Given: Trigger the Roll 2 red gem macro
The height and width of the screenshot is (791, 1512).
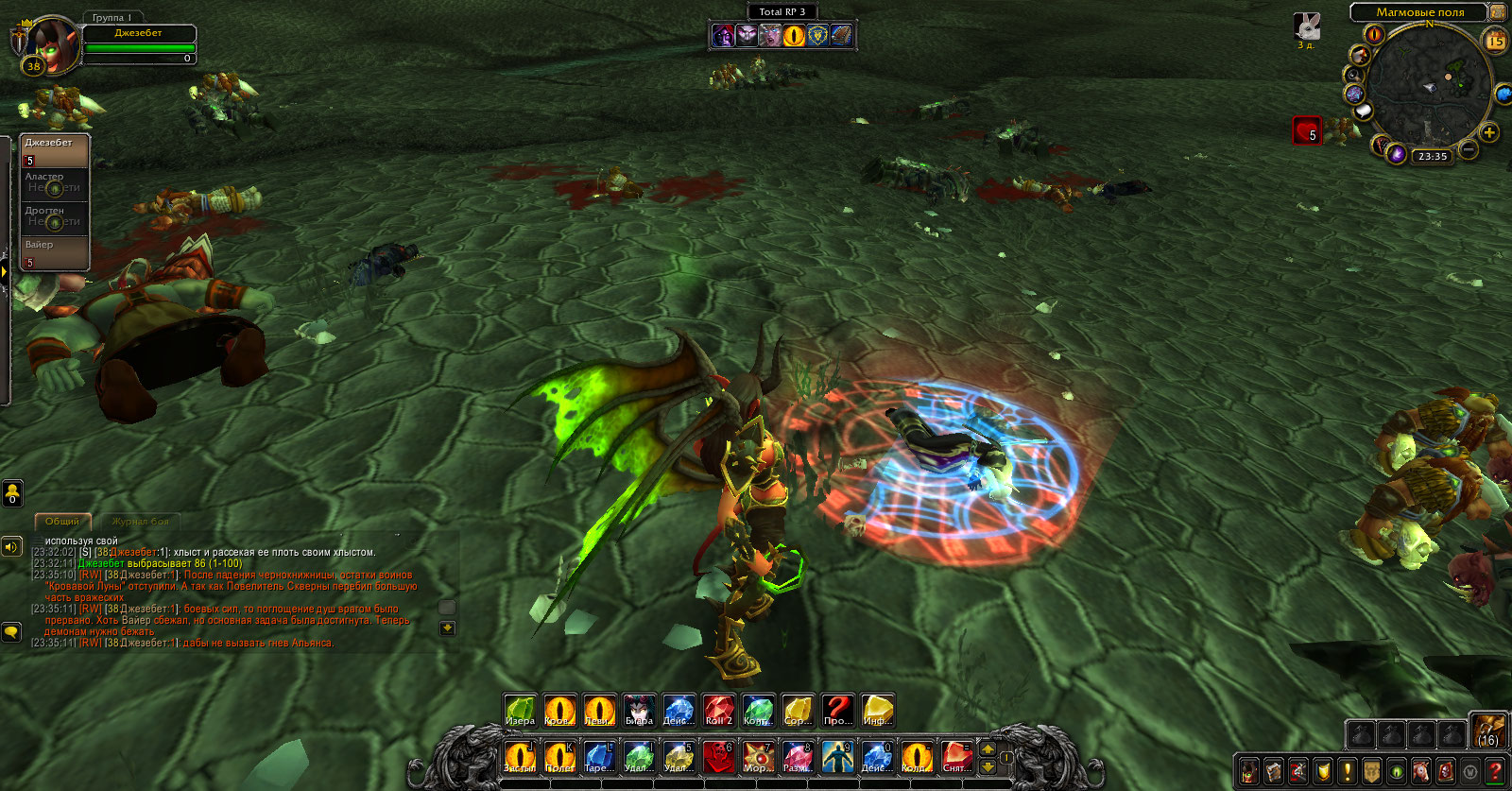Looking at the screenshot, I should pos(718,711).
